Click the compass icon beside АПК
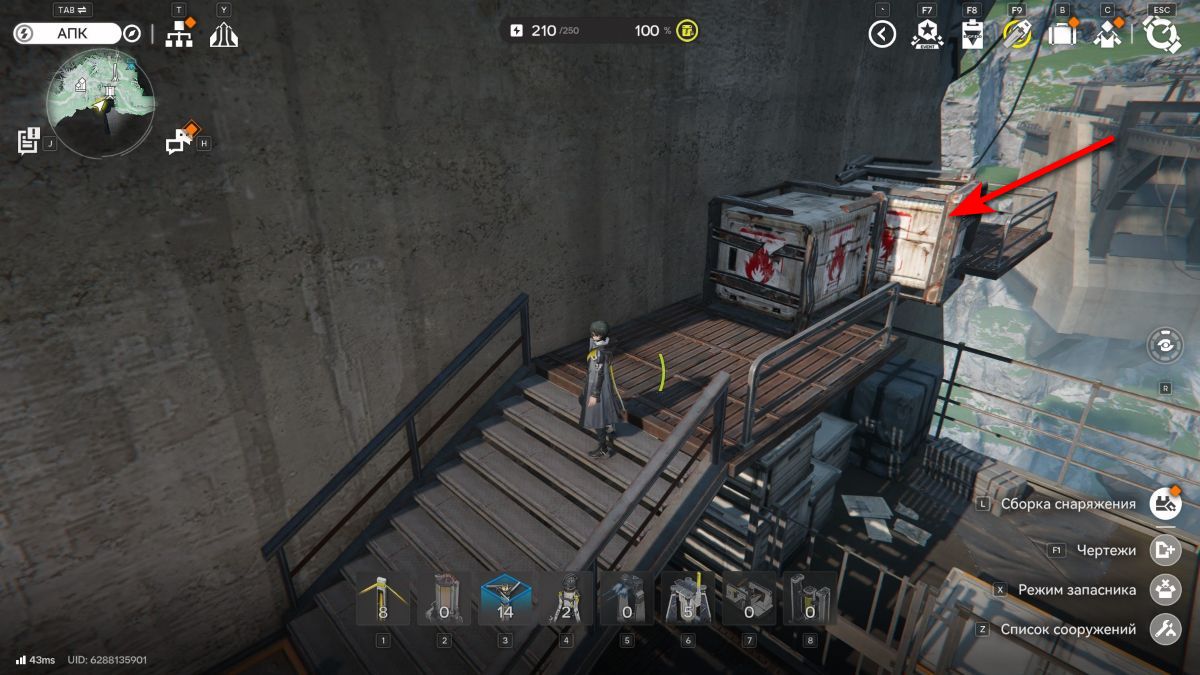1200x675 pixels. (x=131, y=33)
